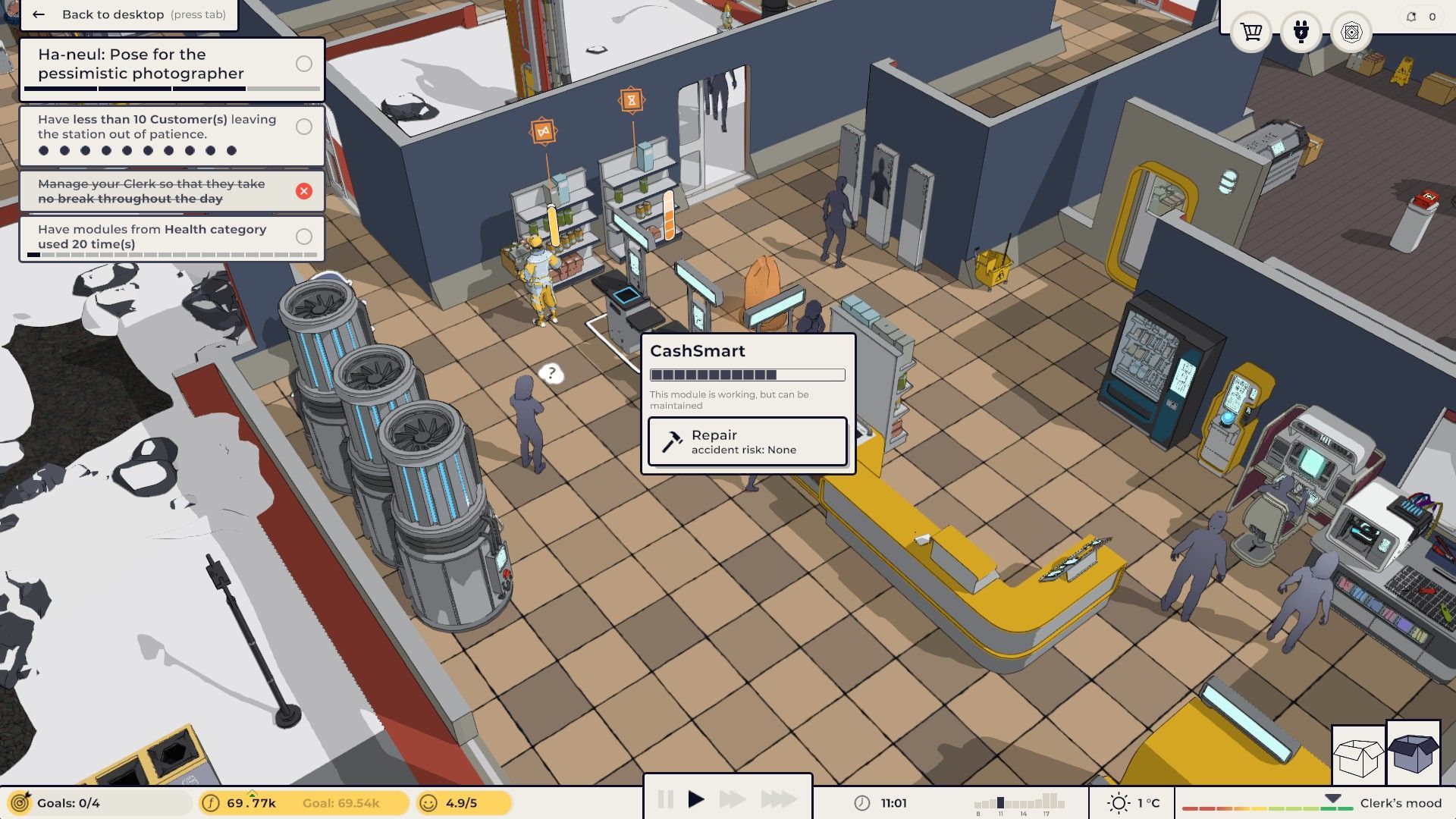The image size is (1456, 819).
Task: Set game to normal play speed
Action: coord(696,799)
